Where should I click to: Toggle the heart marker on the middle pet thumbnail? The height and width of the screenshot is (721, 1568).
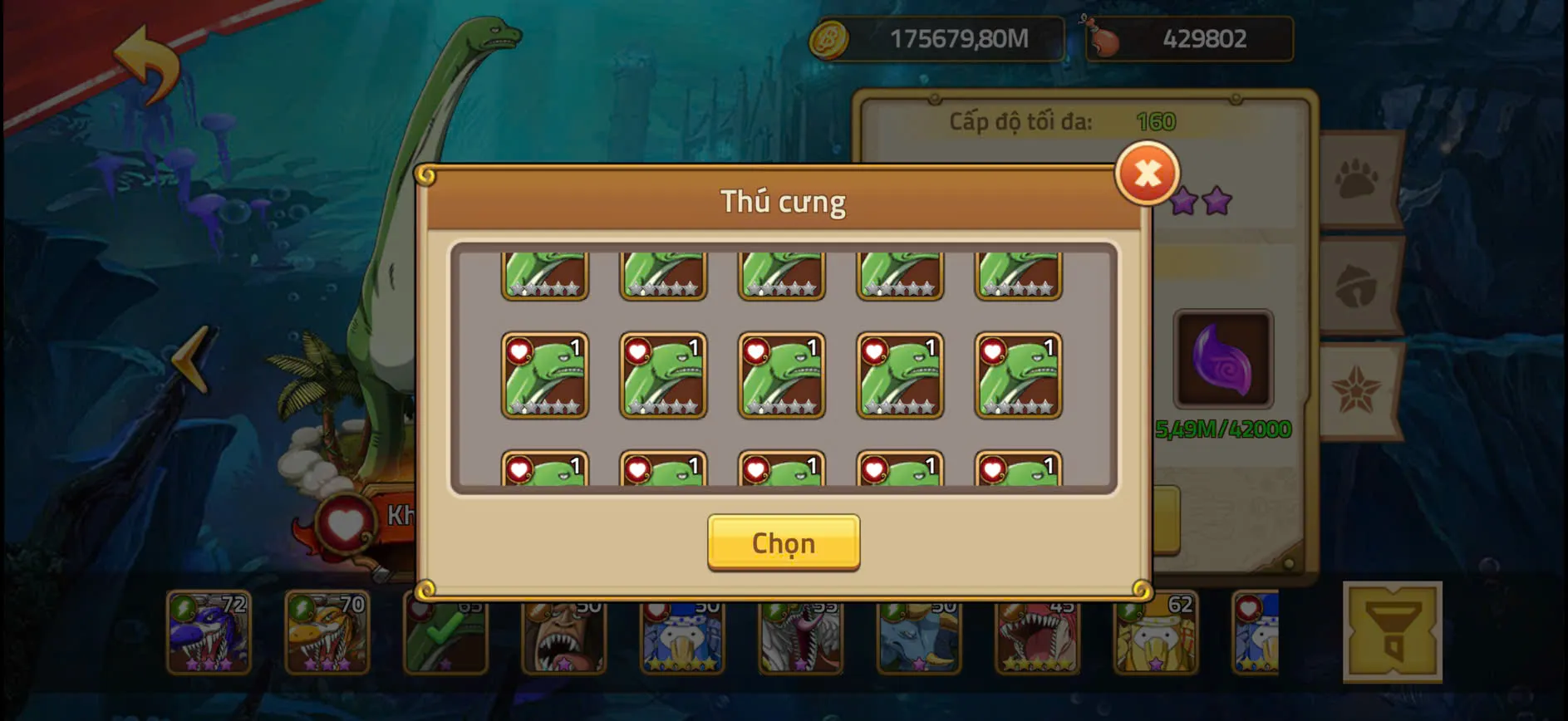[756, 352]
